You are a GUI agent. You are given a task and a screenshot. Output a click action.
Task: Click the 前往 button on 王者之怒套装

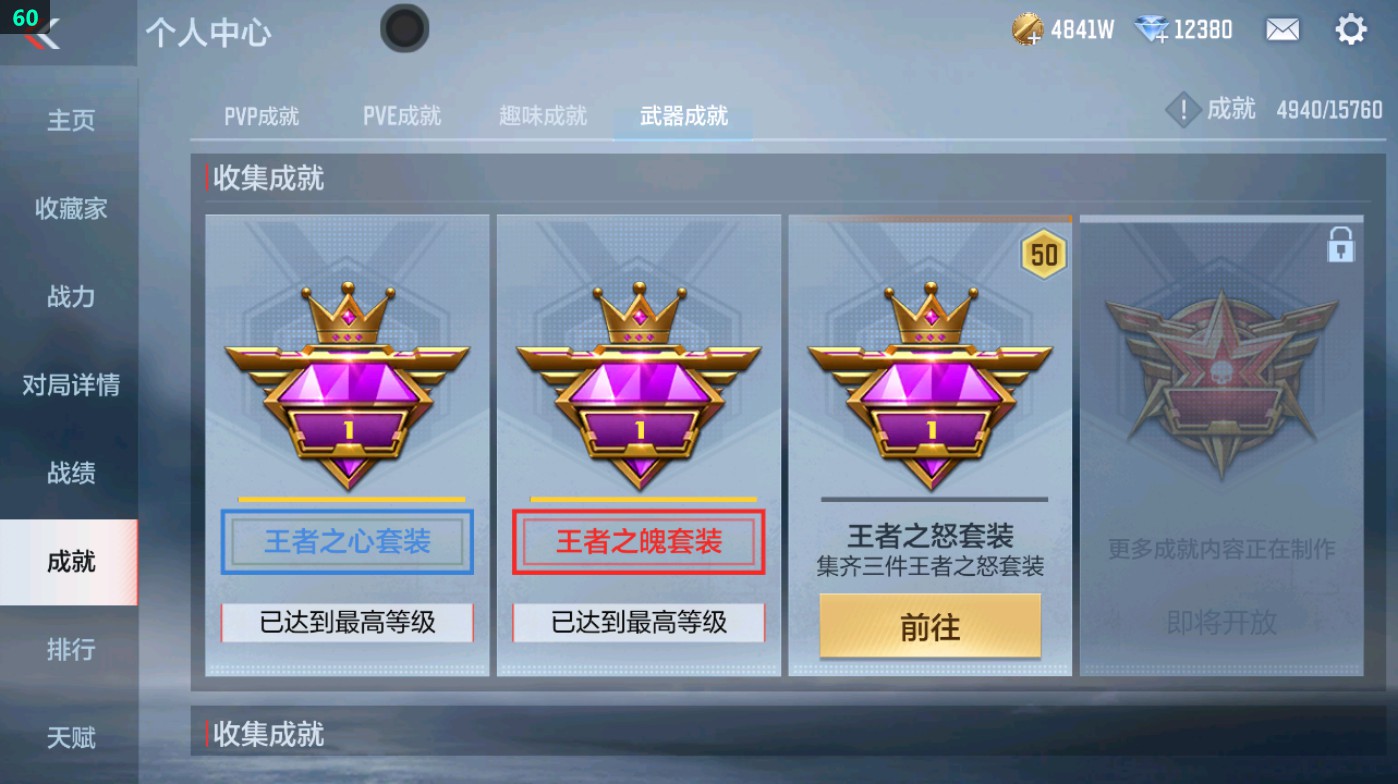pyautogui.click(x=929, y=626)
